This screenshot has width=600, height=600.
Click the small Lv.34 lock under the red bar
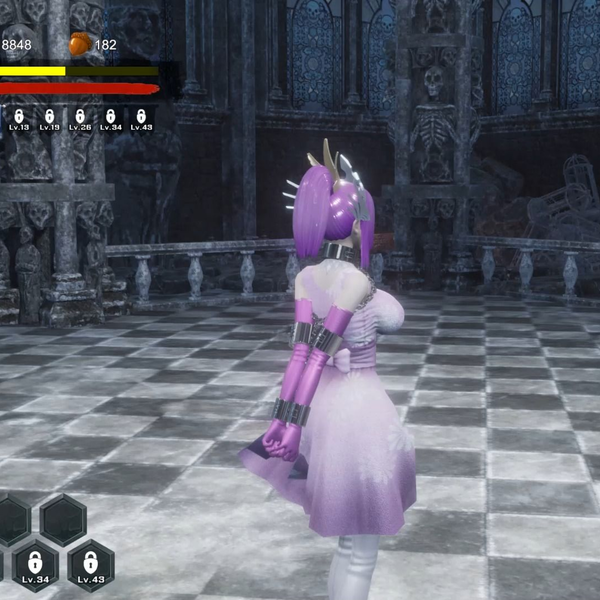[x=111, y=119]
